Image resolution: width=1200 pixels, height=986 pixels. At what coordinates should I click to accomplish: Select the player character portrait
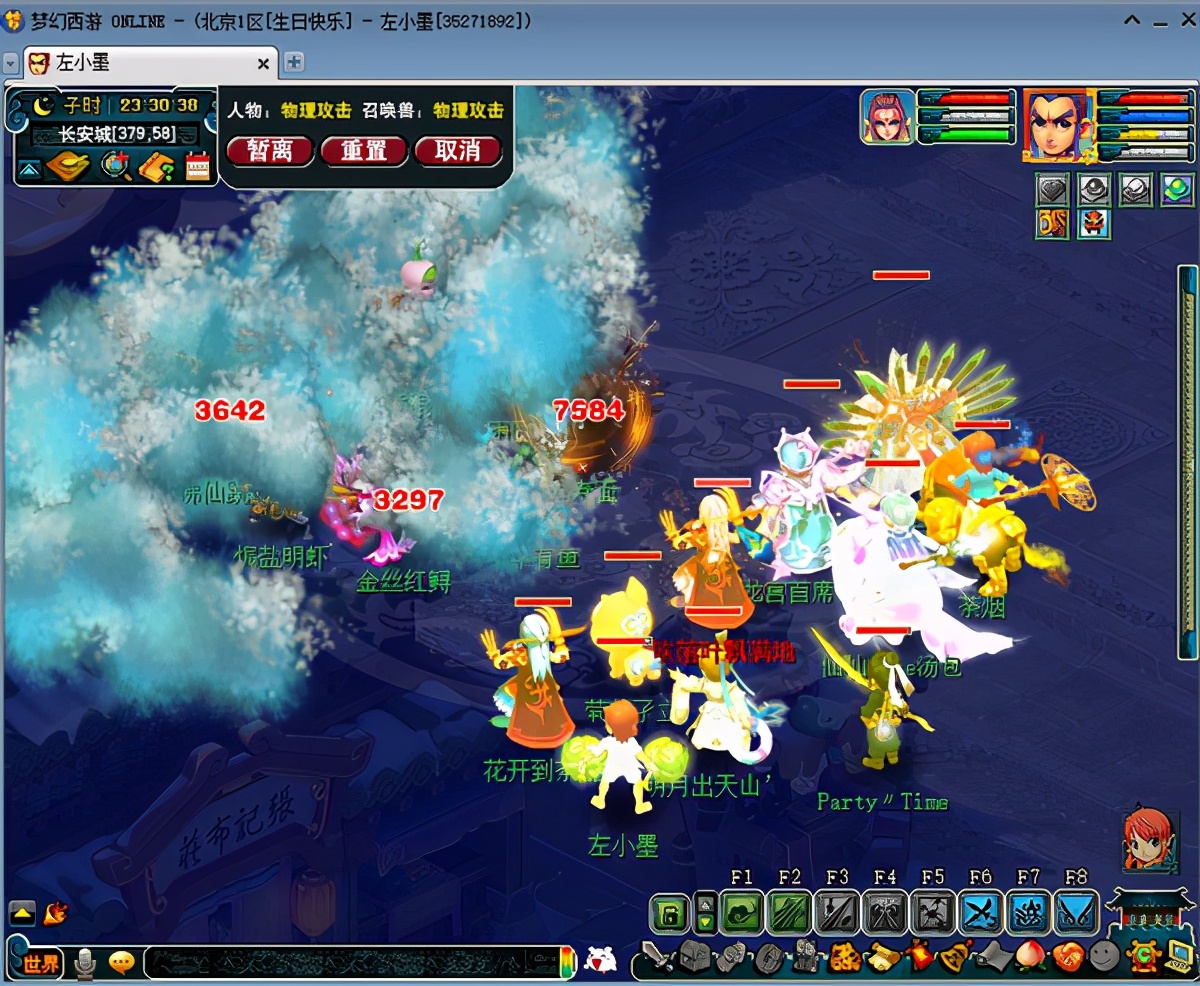(1056, 124)
